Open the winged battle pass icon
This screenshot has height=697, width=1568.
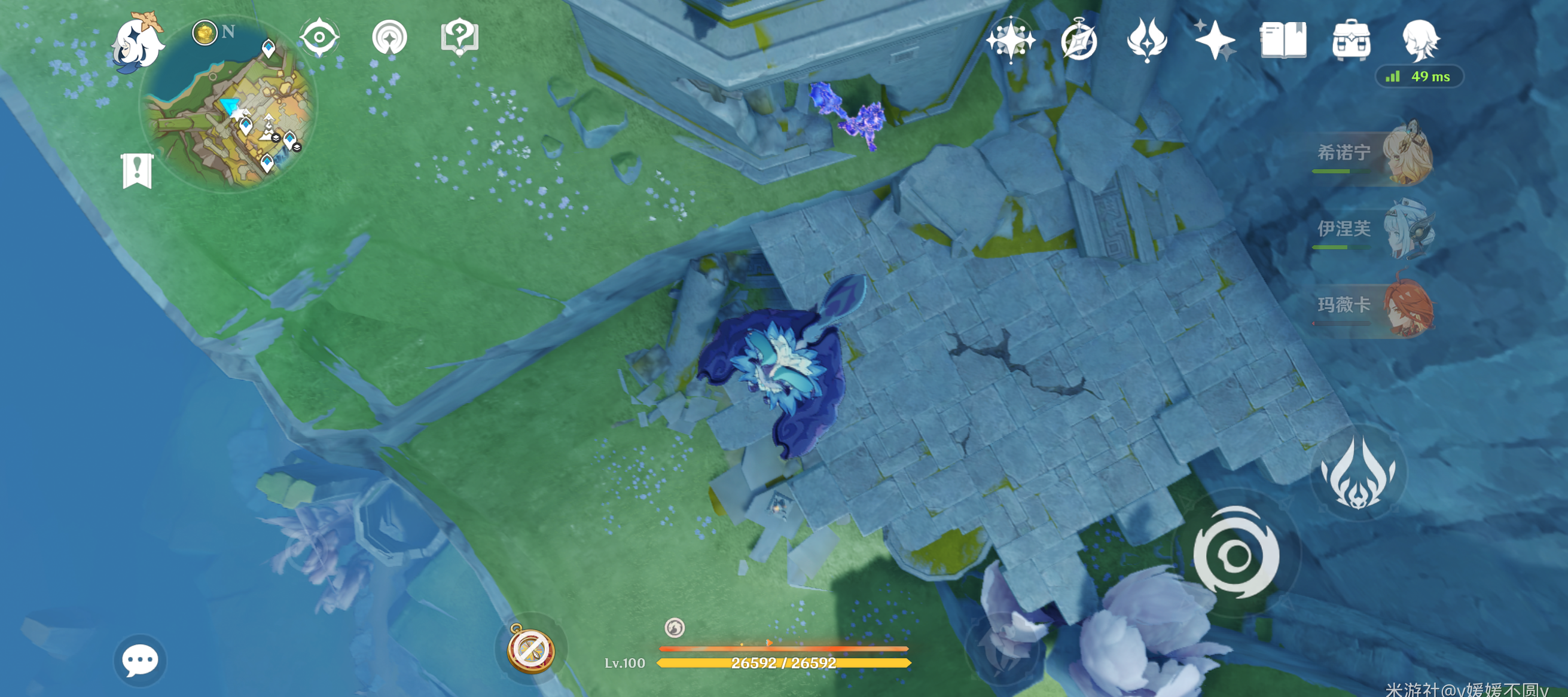click(1147, 40)
